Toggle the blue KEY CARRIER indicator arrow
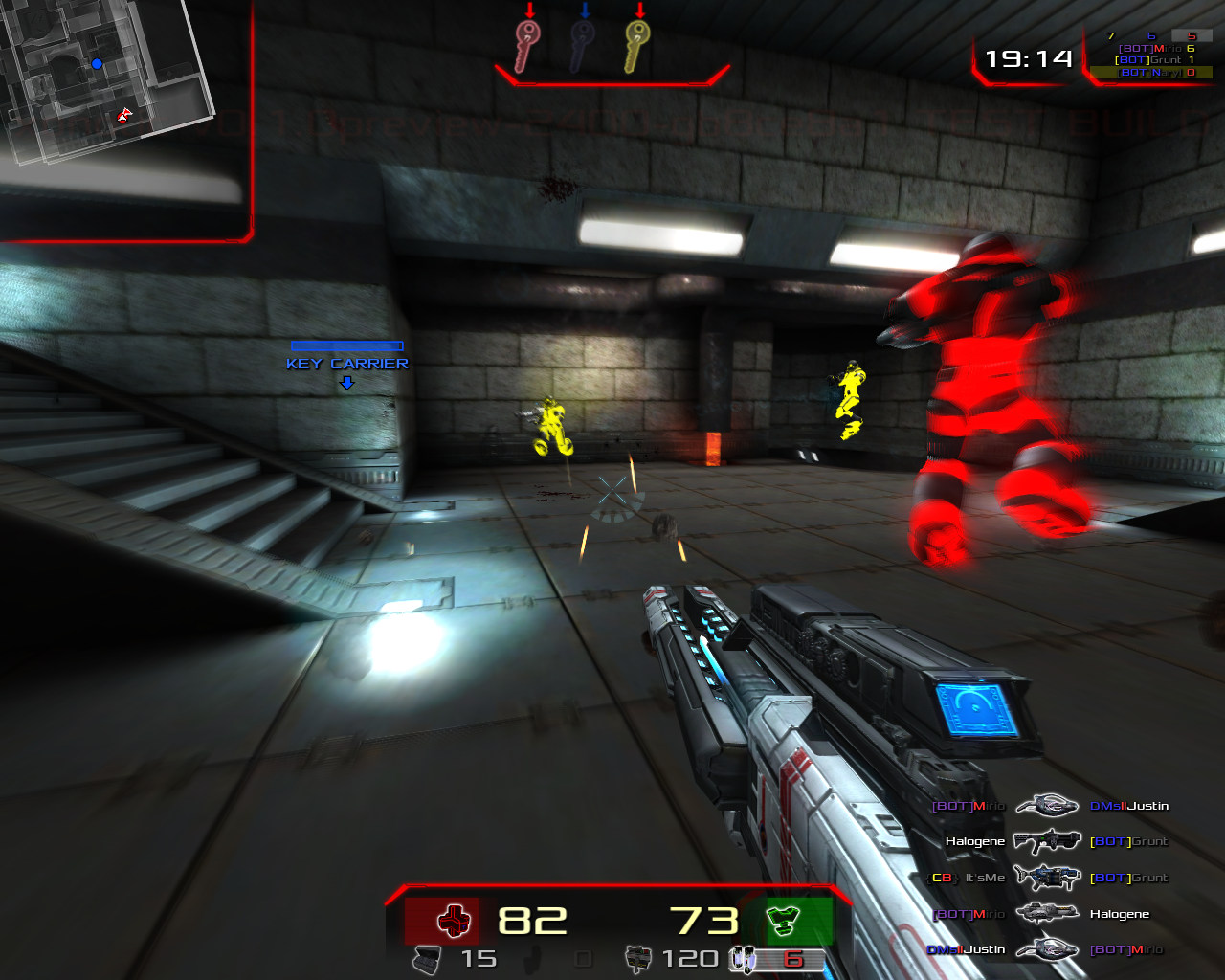Image resolution: width=1225 pixels, height=980 pixels. [346, 381]
